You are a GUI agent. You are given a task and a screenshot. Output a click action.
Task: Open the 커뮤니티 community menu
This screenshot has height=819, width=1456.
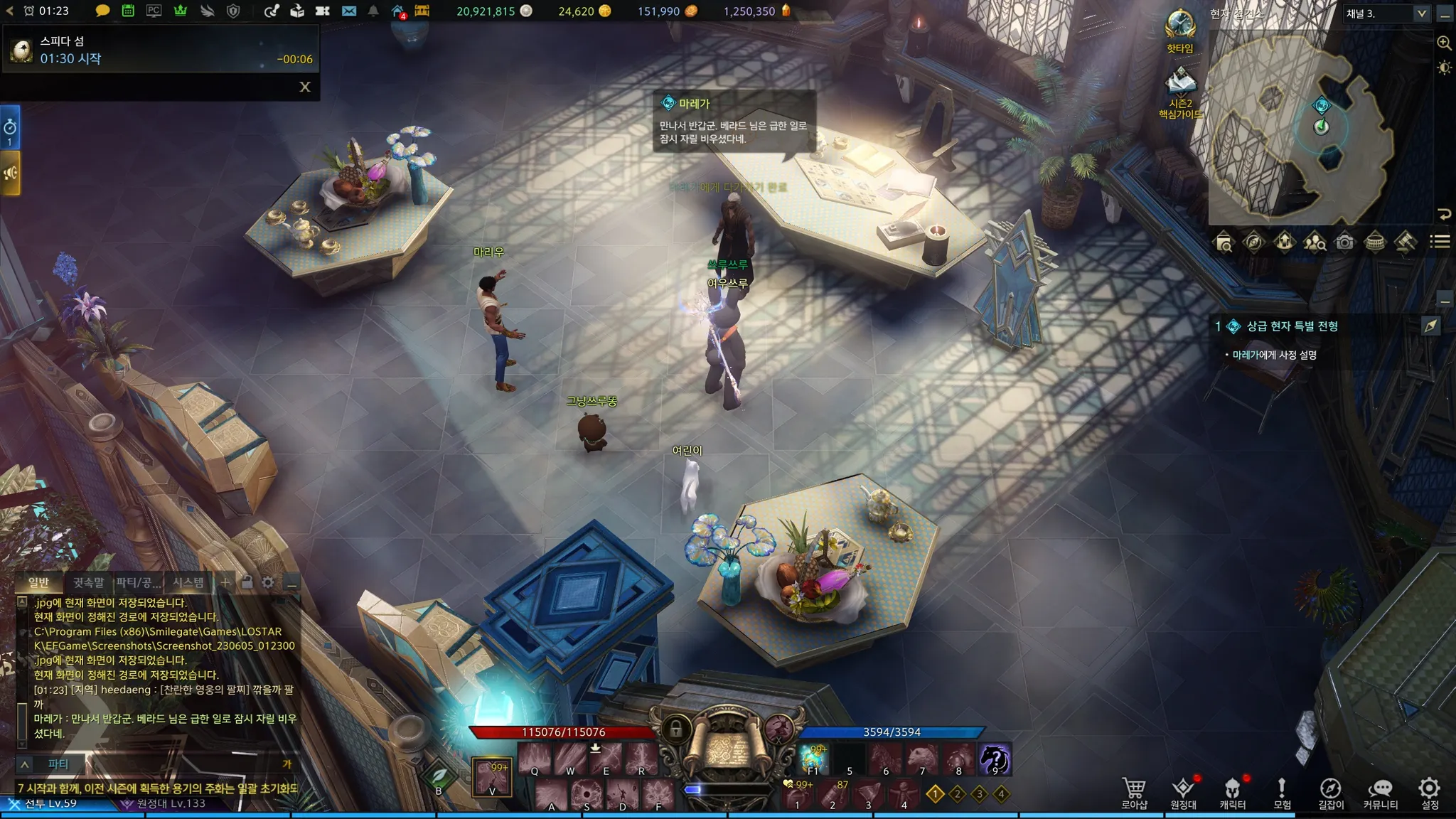[1381, 793]
